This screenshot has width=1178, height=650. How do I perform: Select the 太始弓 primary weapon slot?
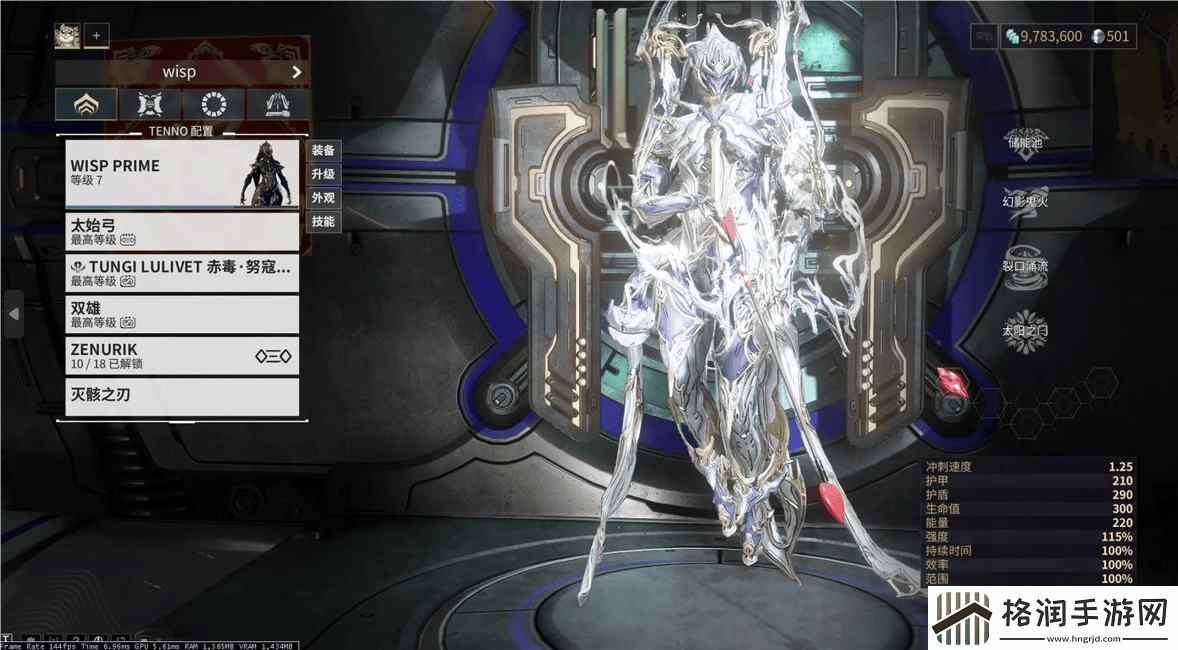pyautogui.click(x=182, y=232)
